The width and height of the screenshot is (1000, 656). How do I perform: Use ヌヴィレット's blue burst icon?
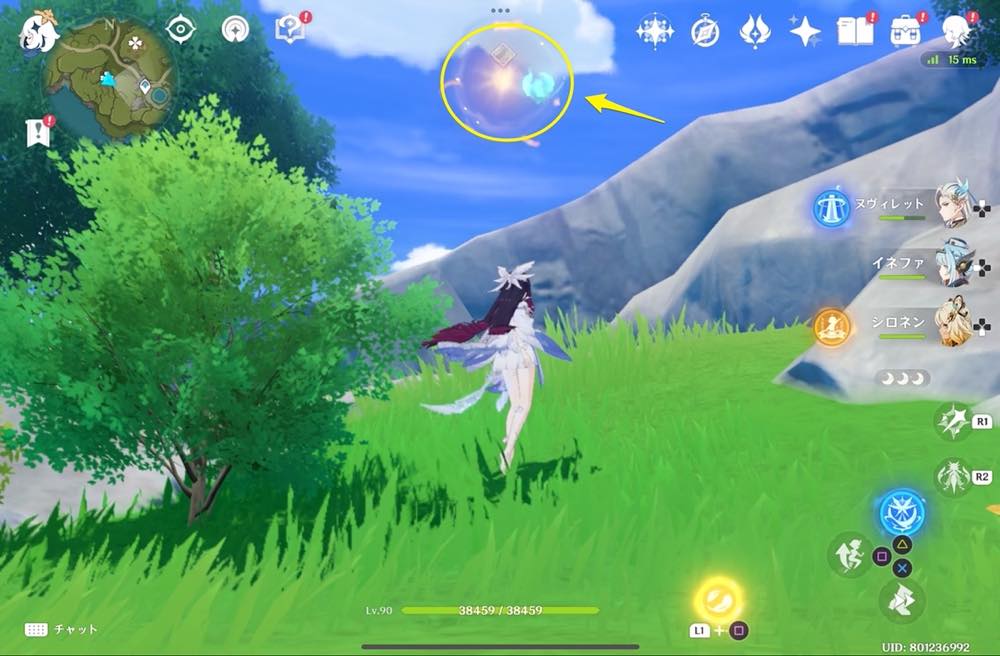[x=830, y=207]
